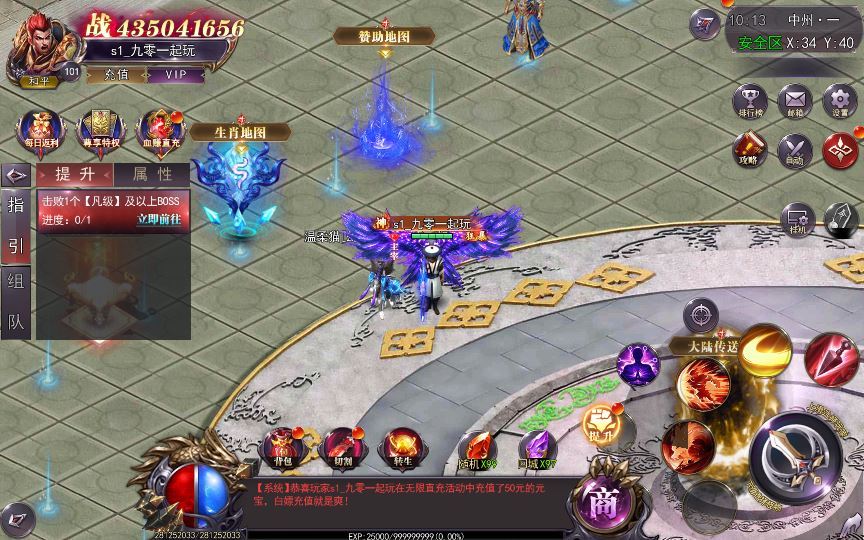Open the VIP panel
Screen dimensions: 864x540
coord(176,74)
